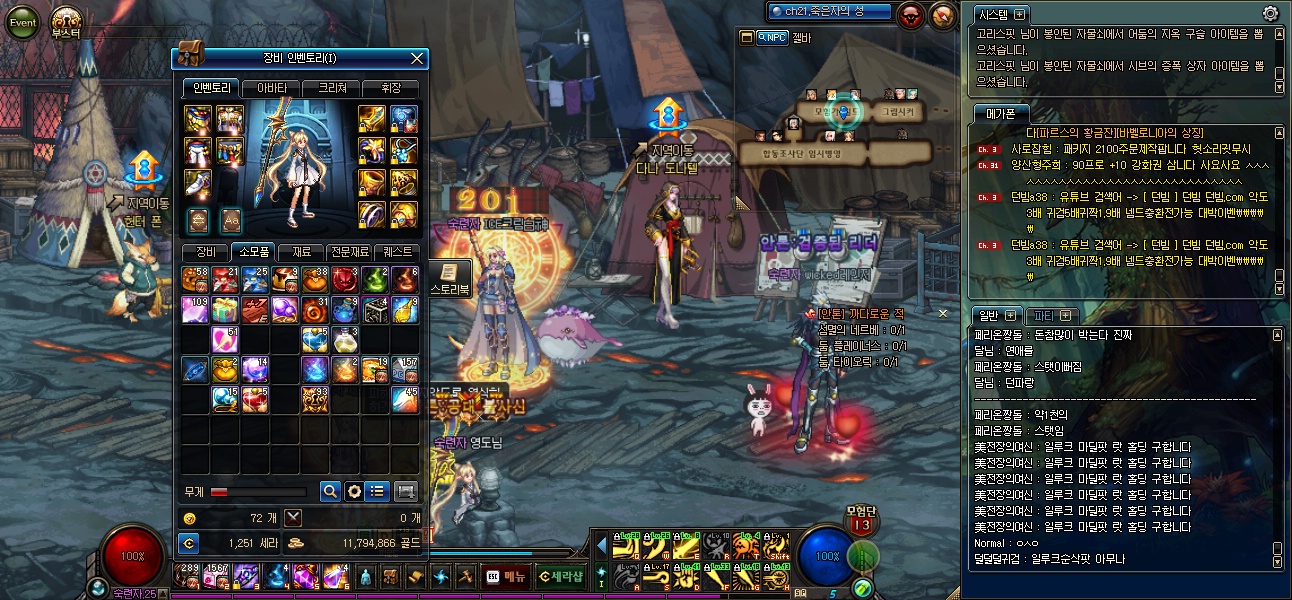Open the system chat settings gear

pyautogui.click(x=1270, y=14)
